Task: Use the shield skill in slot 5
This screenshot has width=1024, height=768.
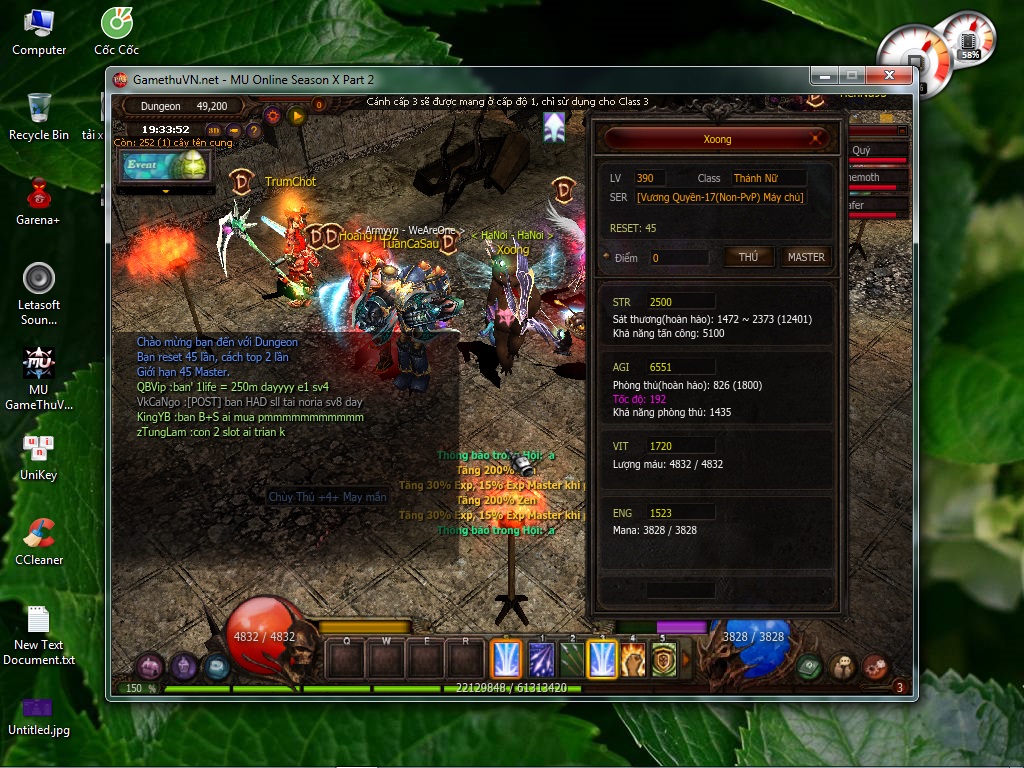Action: (x=664, y=660)
